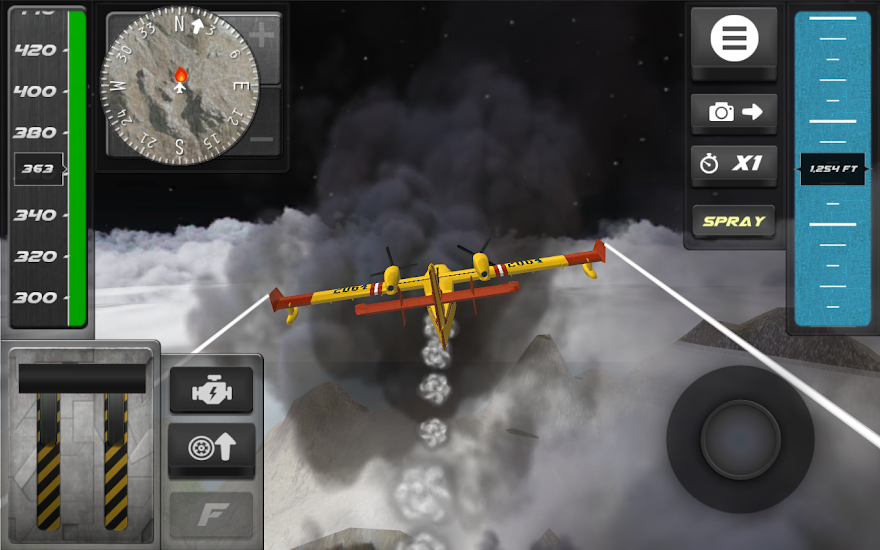
Task: Raise landing gear with the wheel arrow button
Action: pos(211,448)
